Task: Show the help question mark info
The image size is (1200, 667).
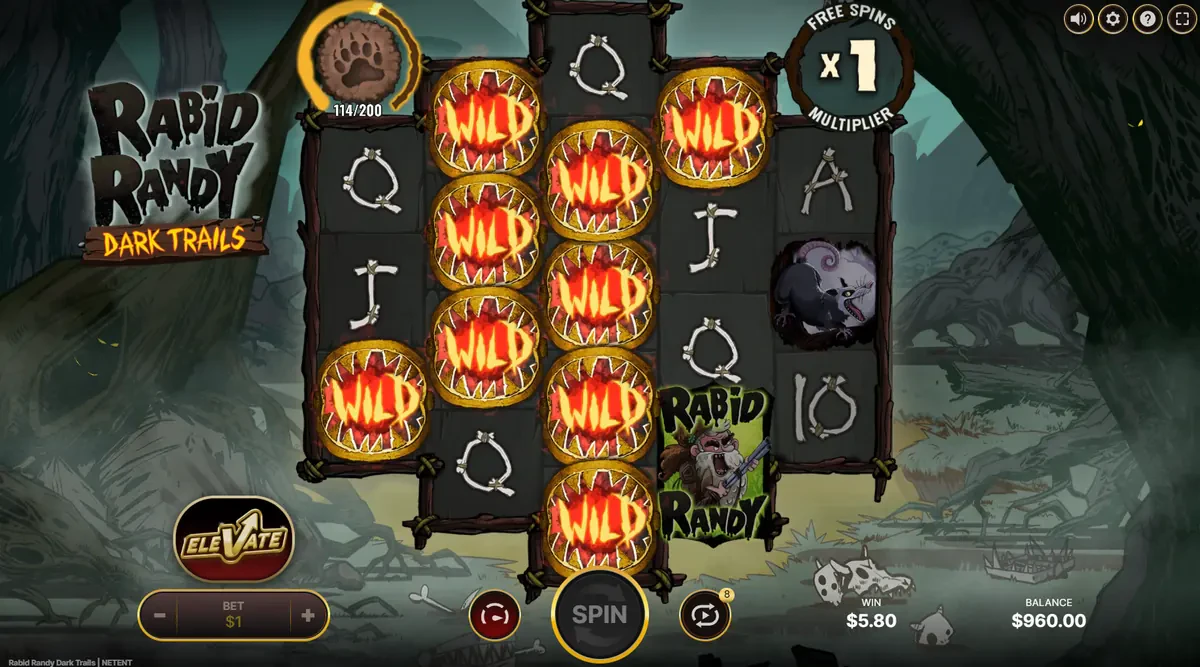Action: pos(1146,19)
